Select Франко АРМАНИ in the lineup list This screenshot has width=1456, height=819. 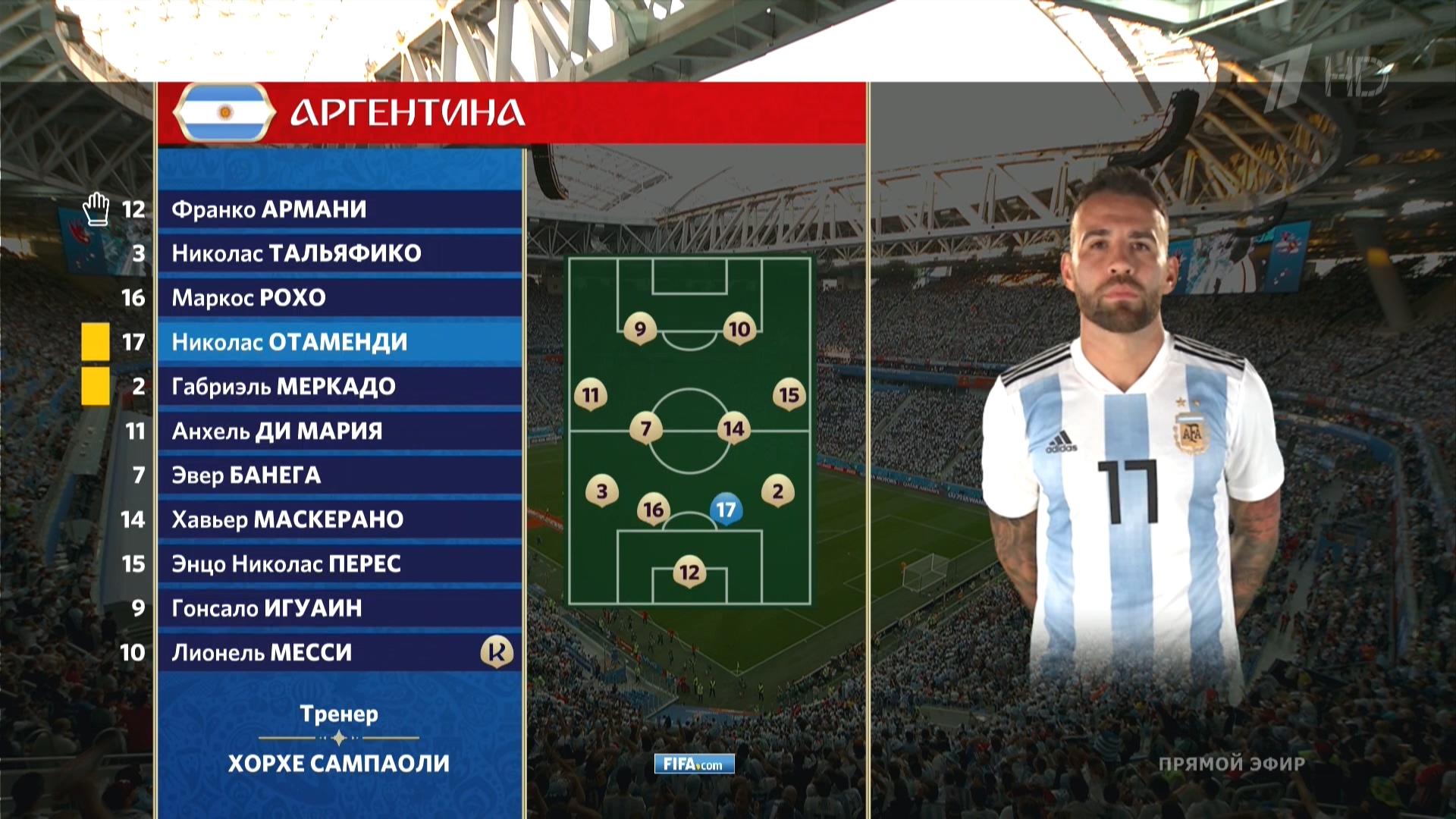(x=340, y=209)
